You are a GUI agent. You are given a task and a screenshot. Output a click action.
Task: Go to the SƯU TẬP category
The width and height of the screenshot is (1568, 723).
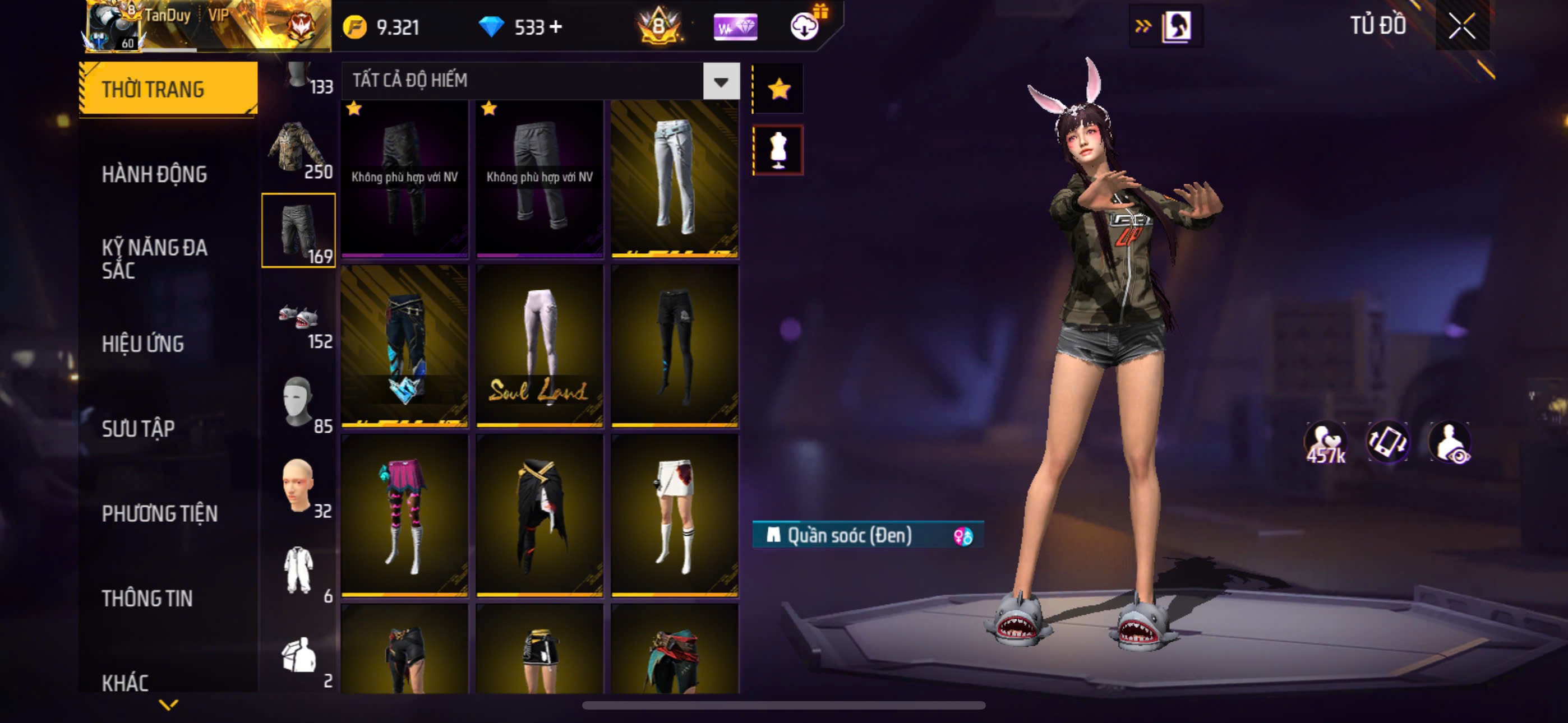point(138,428)
